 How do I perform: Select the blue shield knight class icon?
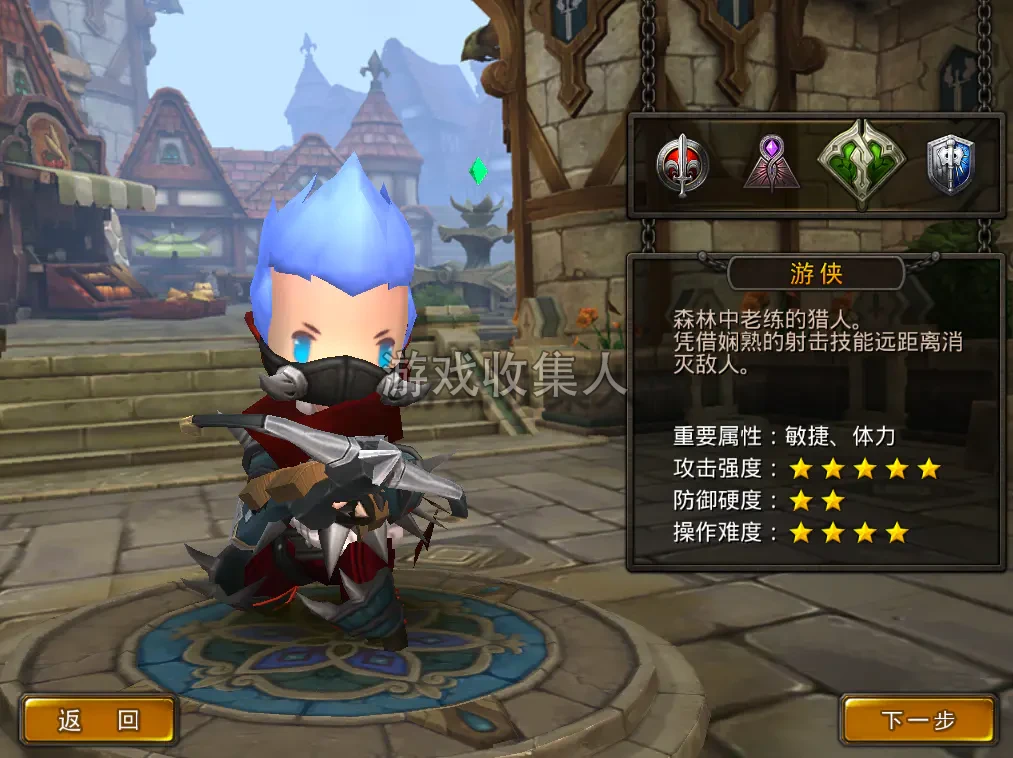949,165
